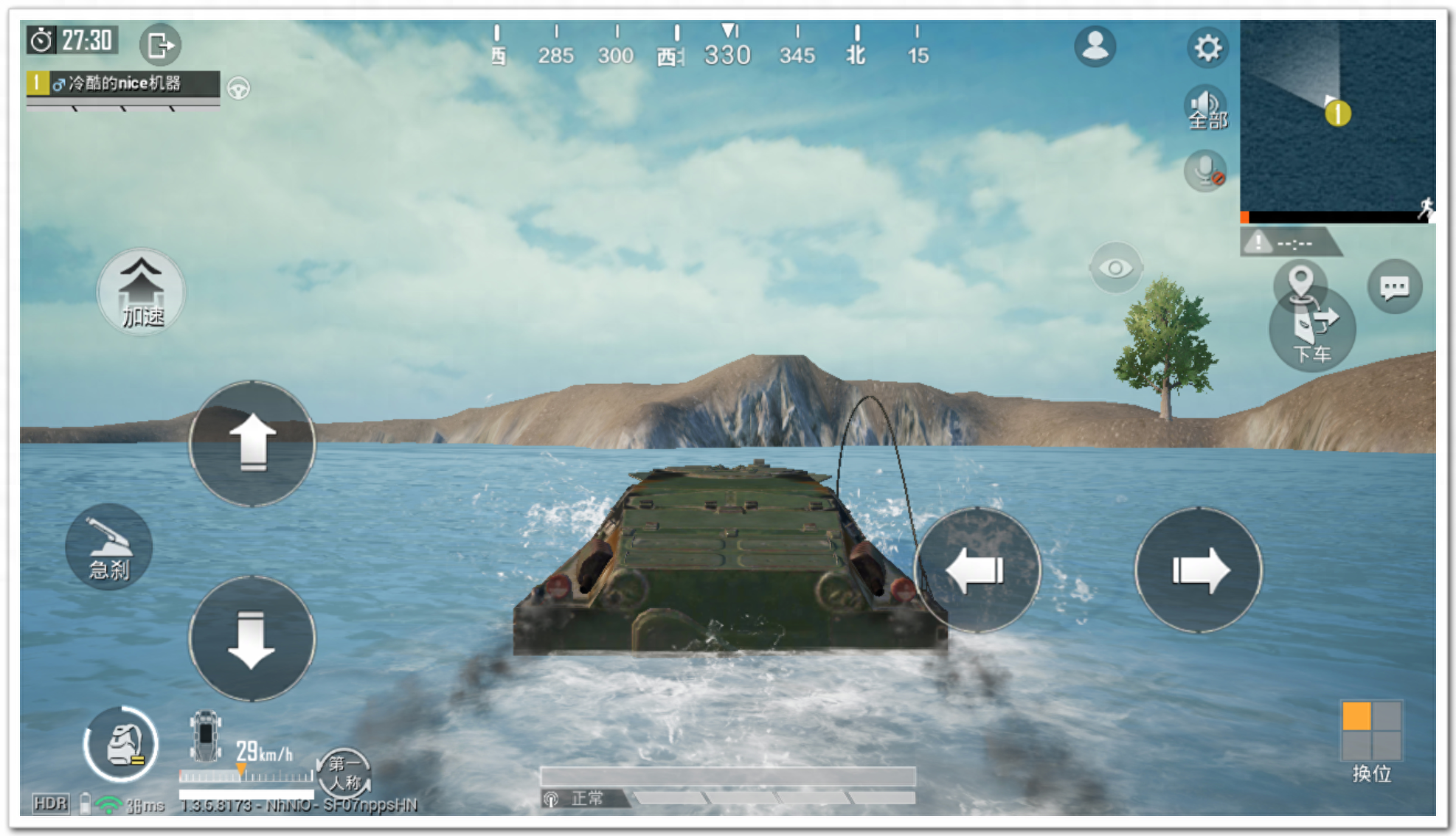Select teammate 冷酷的nice机器 name bar
Image resolution: width=1456 pixels, height=836 pixels.
tap(123, 83)
